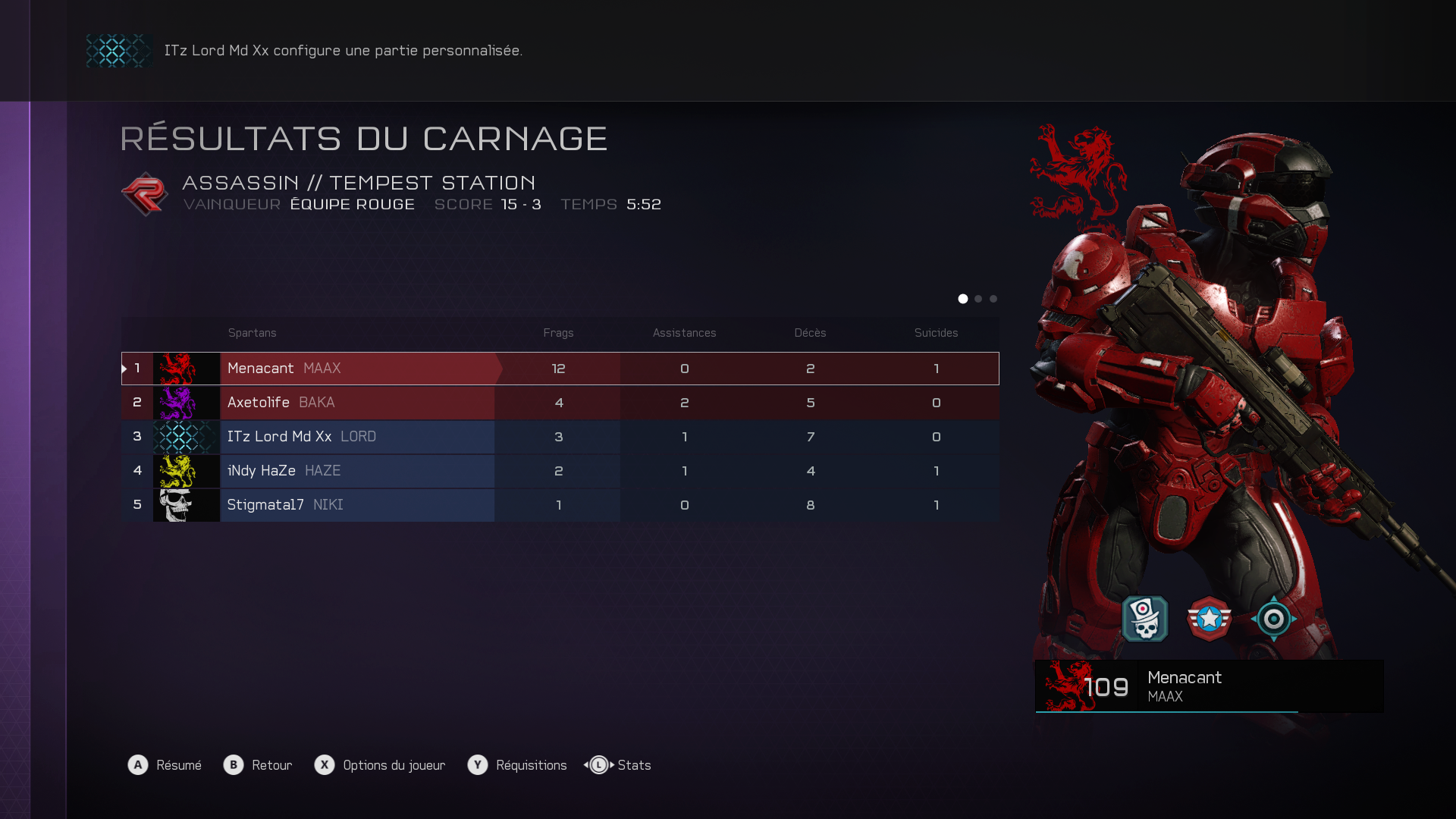
Task: Select the red star shield medal
Action: (x=1210, y=619)
